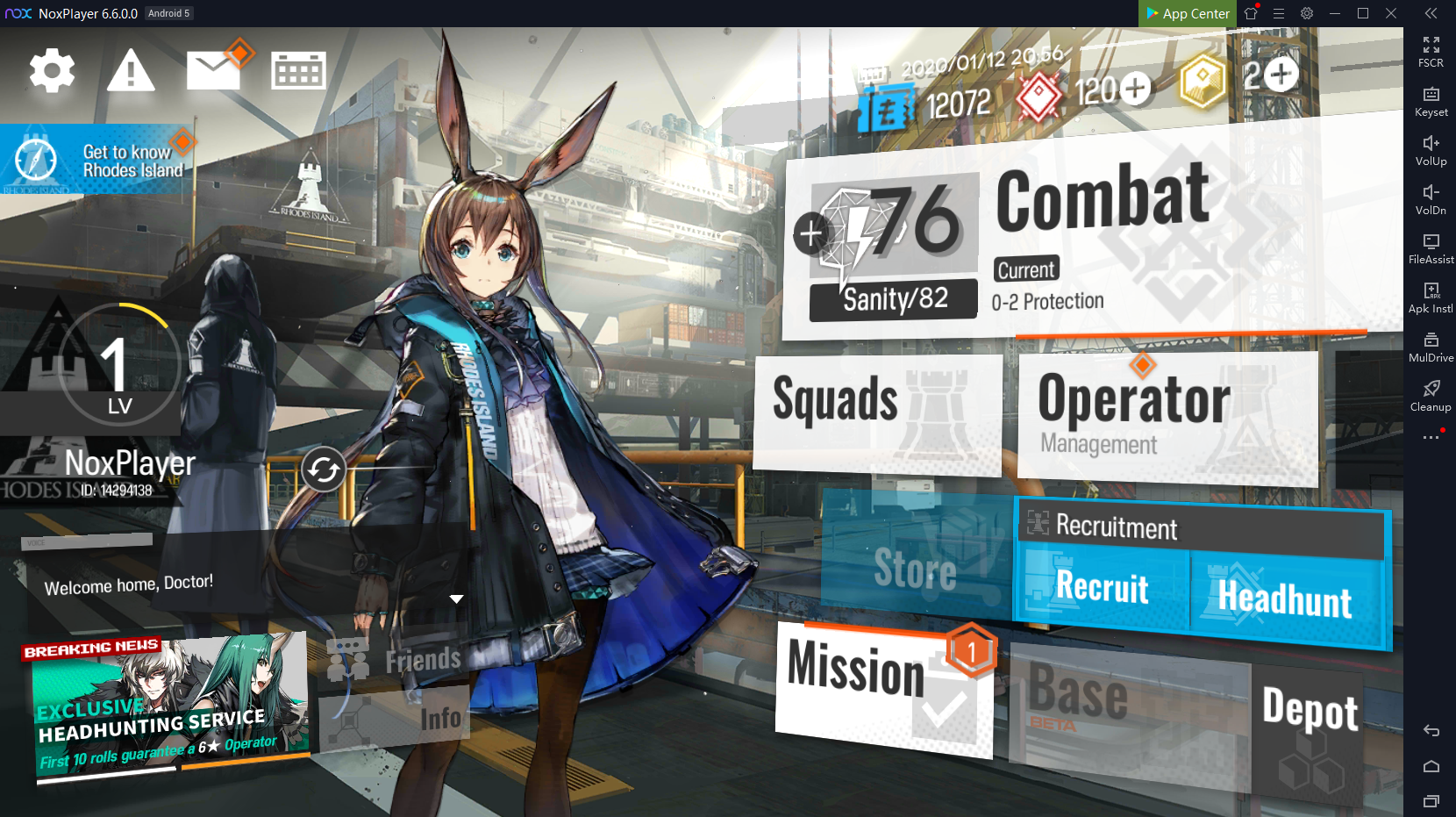Image resolution: width=1456 pixels, height=817 pixels.
Task: Open the NoxPlayer App Center
Action: coord(1188,13)
